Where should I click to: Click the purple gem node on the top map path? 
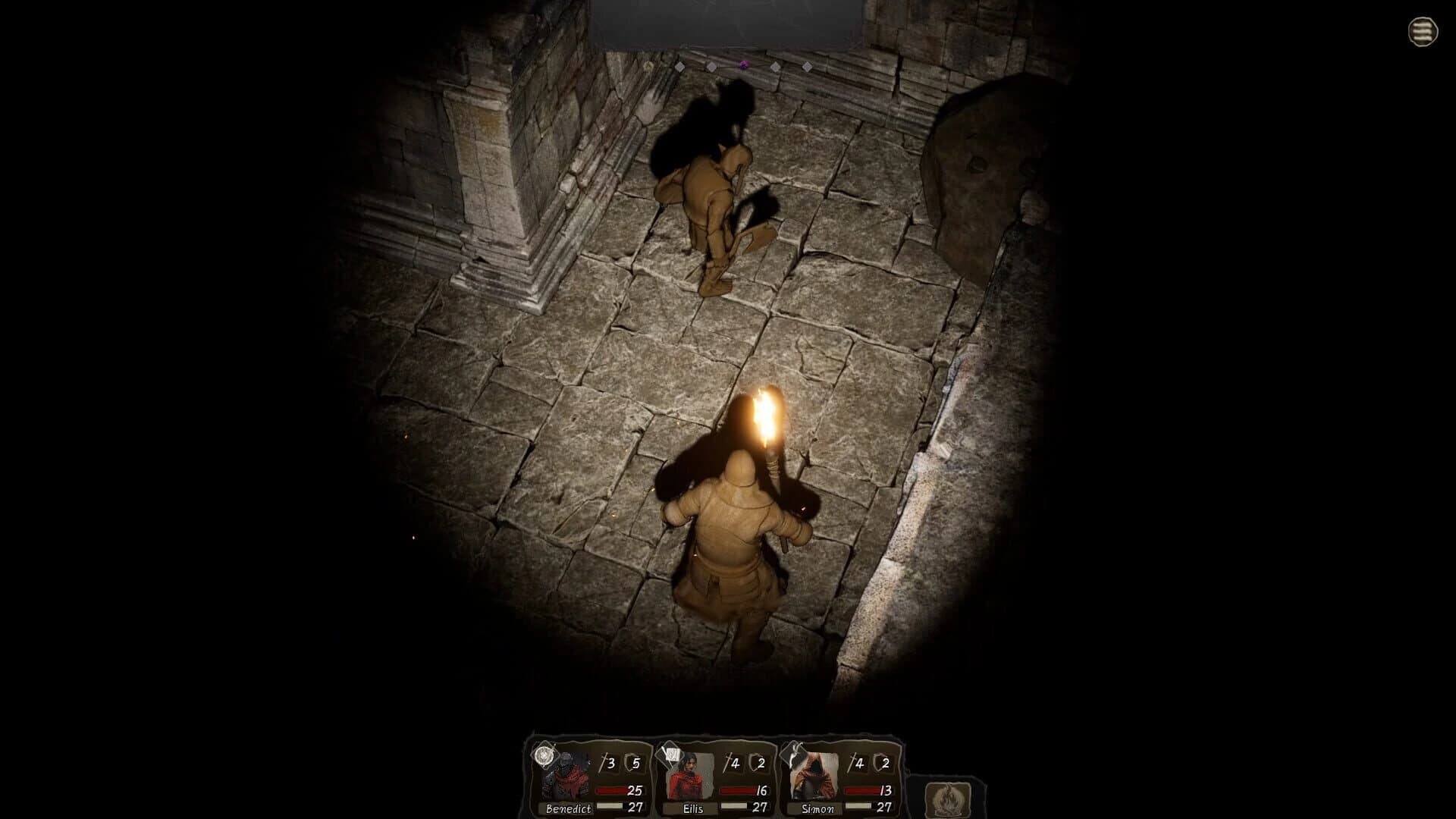point(744,65)
